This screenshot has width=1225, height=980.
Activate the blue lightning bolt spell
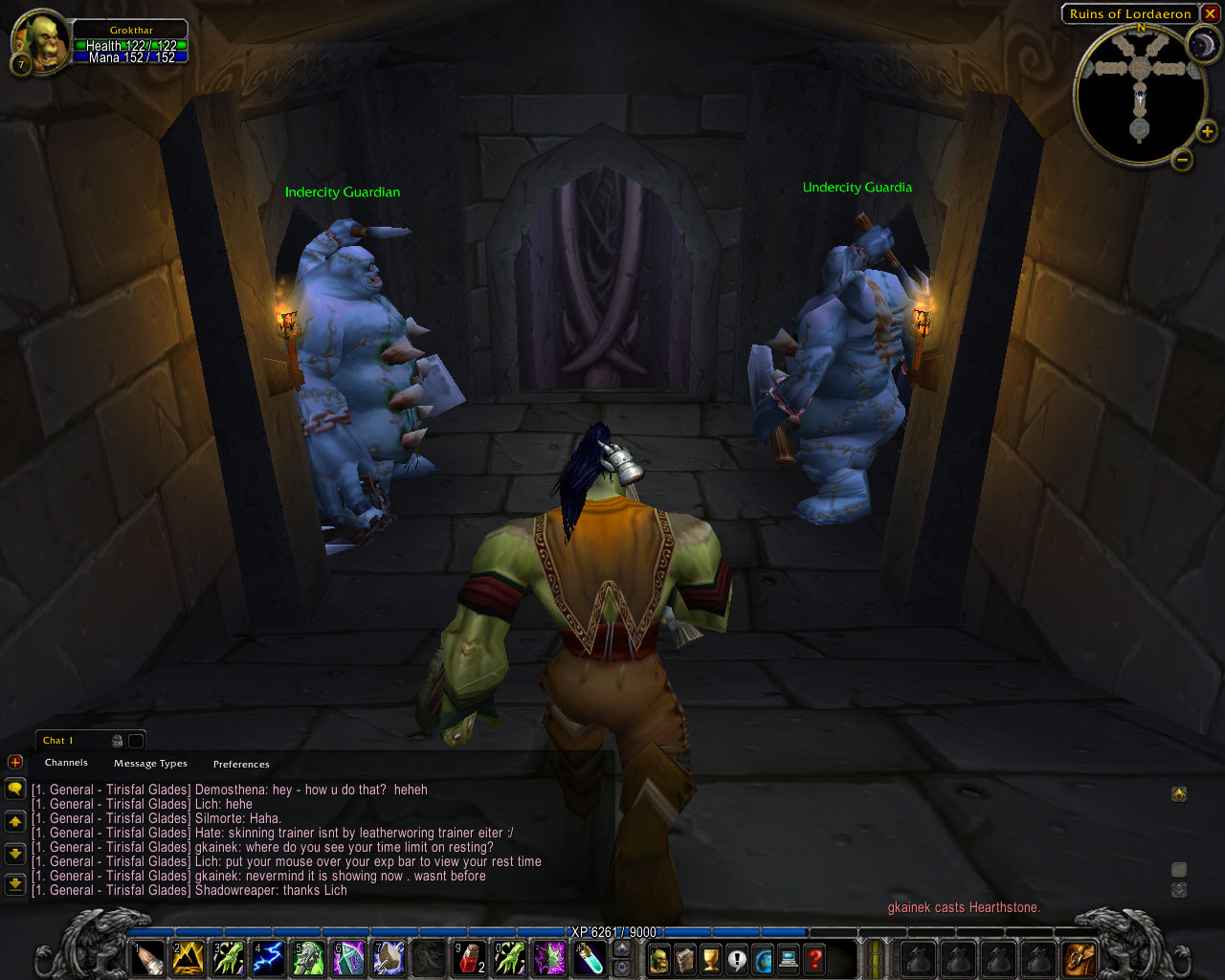[x=268, y=958]
